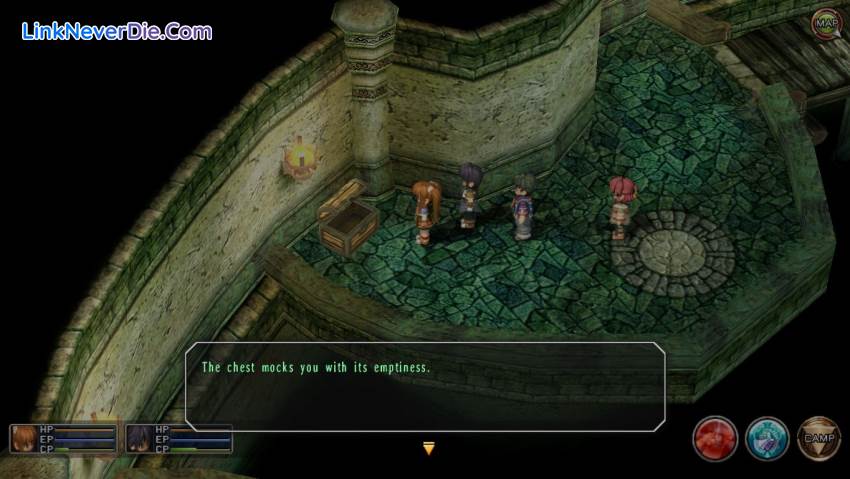The image size is (850, 479).
Task: Advance dialogue with the orange arrow
Action: click(429, 449)
